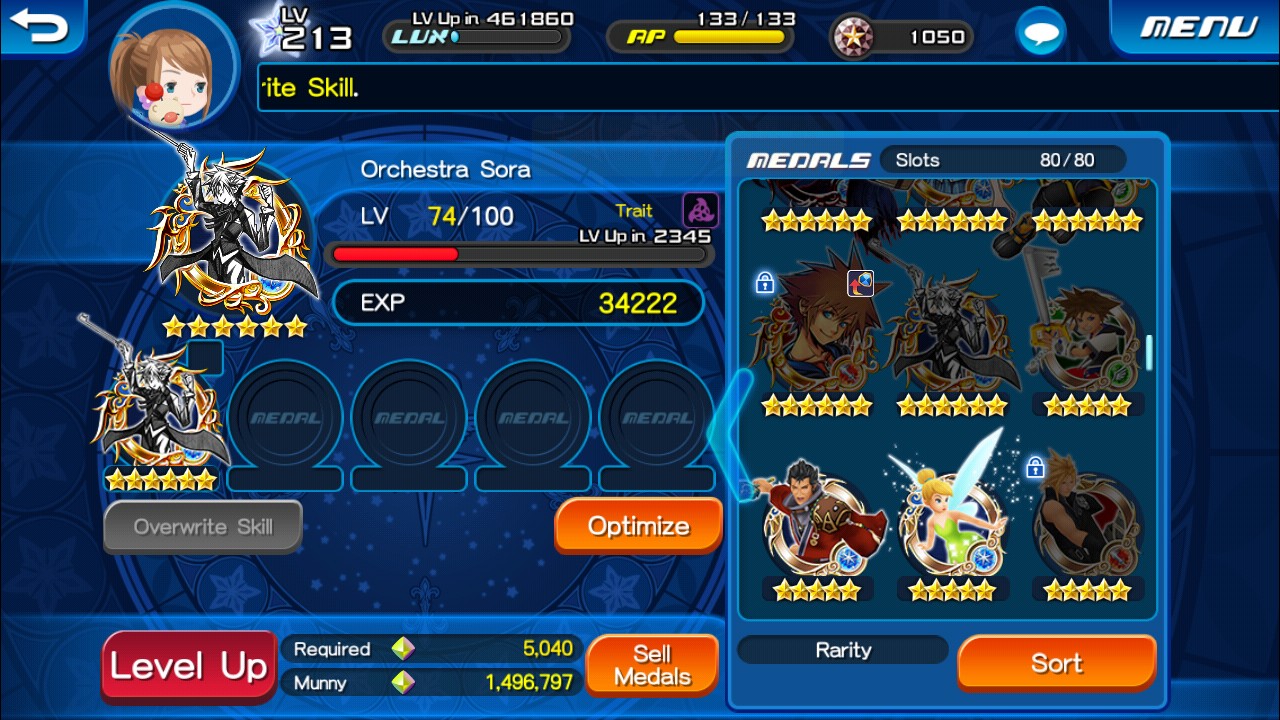Click the medal list scrollbar

click(x=1149, y=352)
